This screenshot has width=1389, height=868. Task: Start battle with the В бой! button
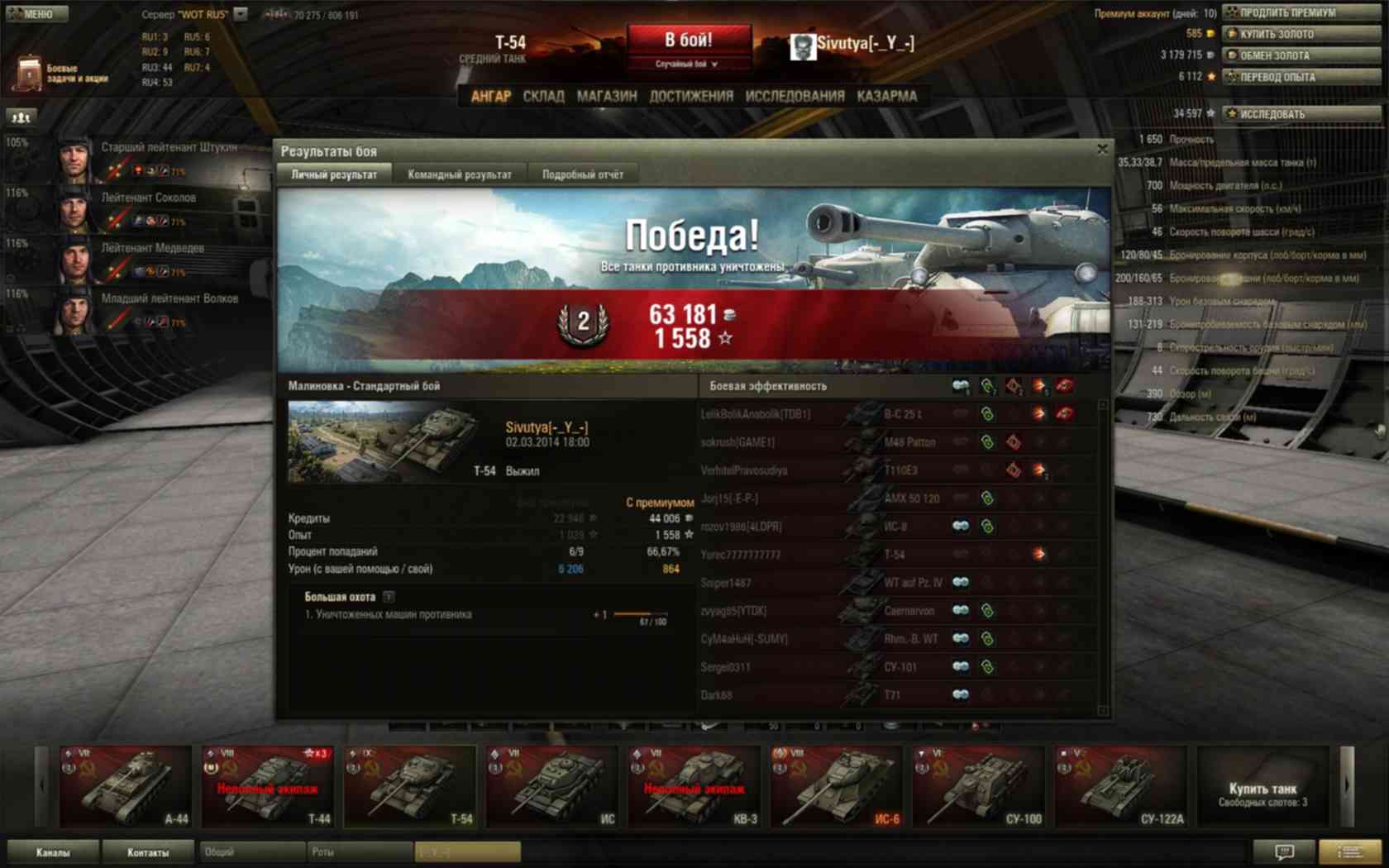coord(689,41)
